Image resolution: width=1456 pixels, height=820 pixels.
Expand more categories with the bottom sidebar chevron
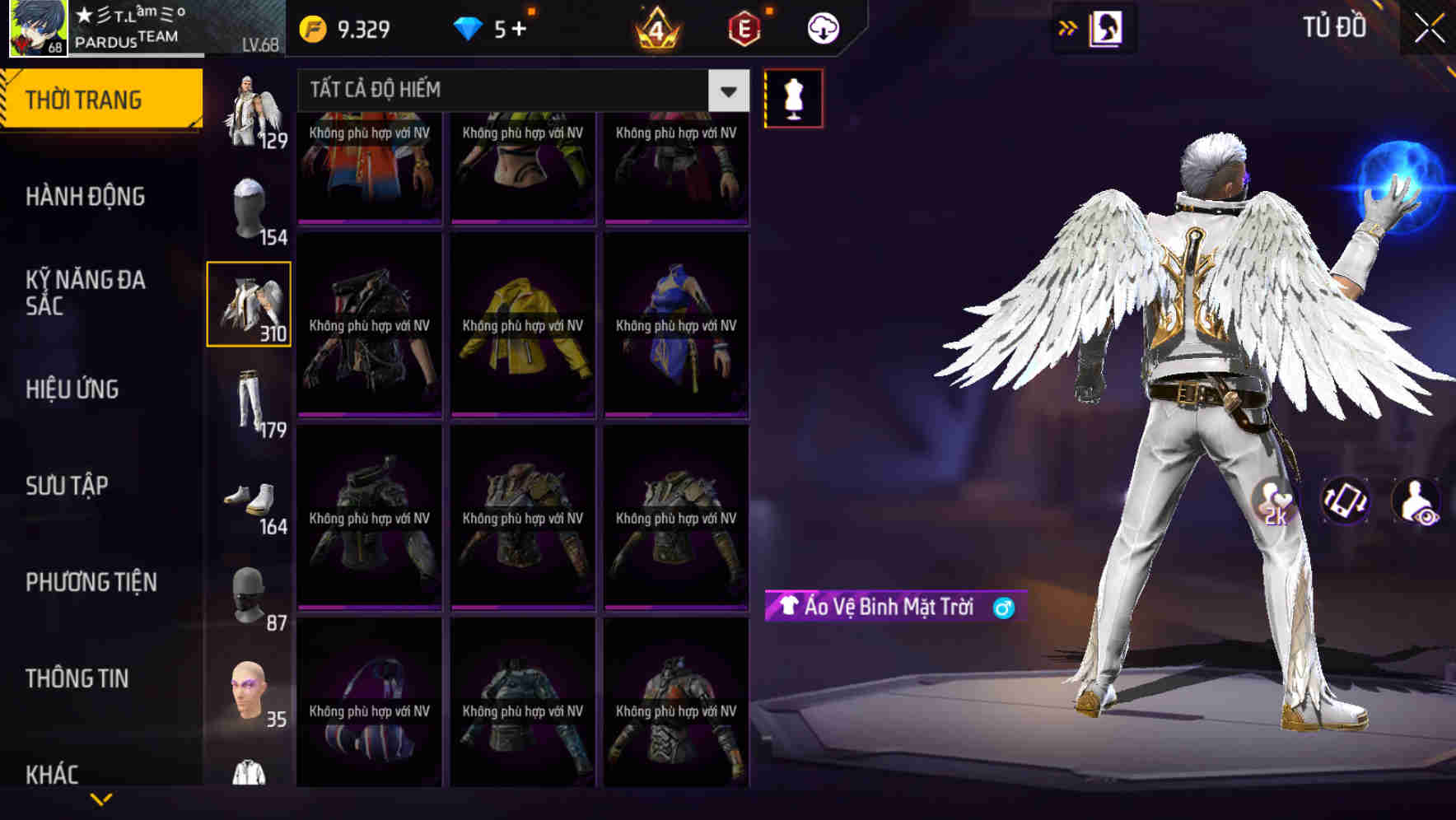tap(100, 797)
